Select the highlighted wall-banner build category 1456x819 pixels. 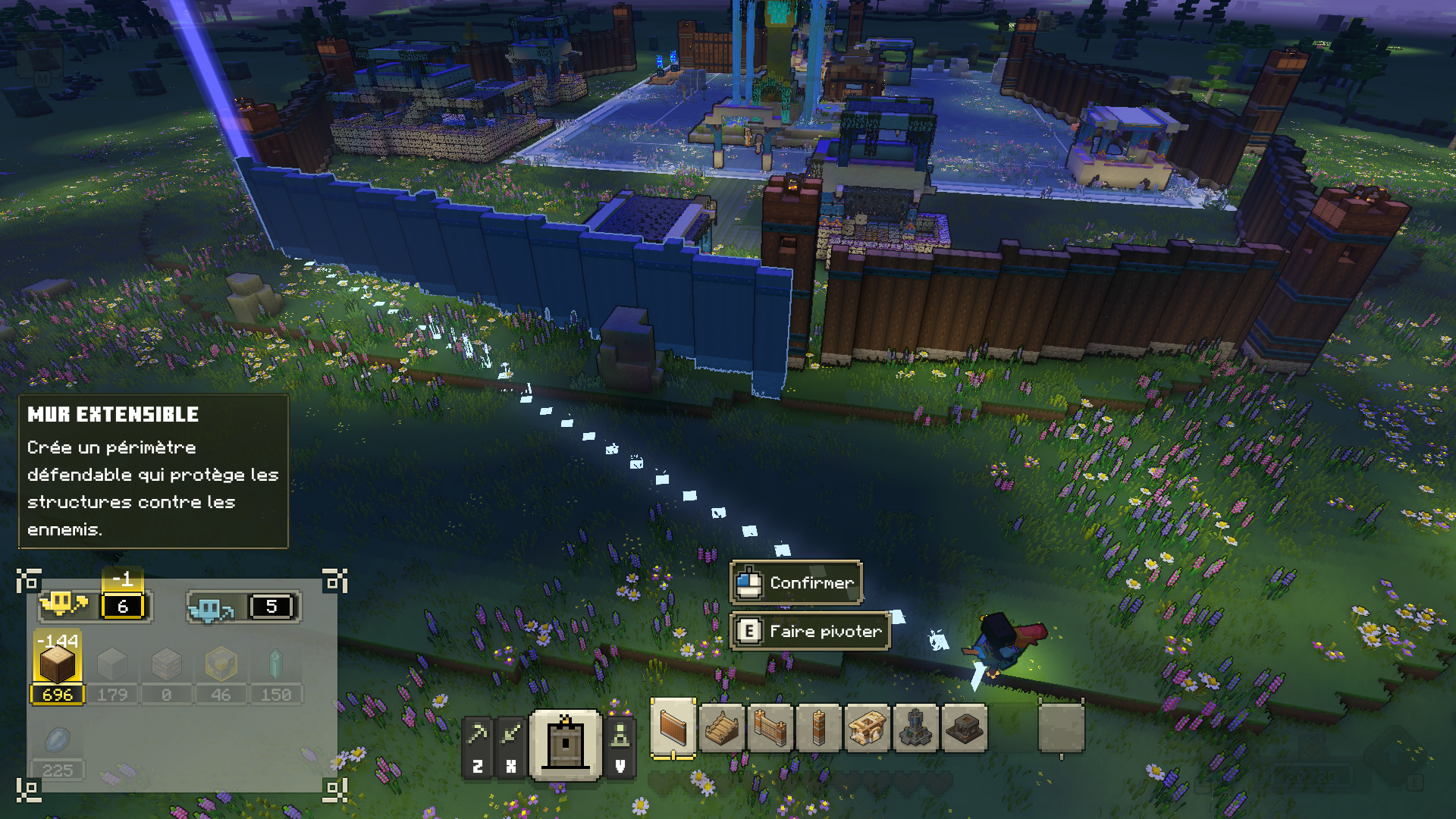coord(566,745)
